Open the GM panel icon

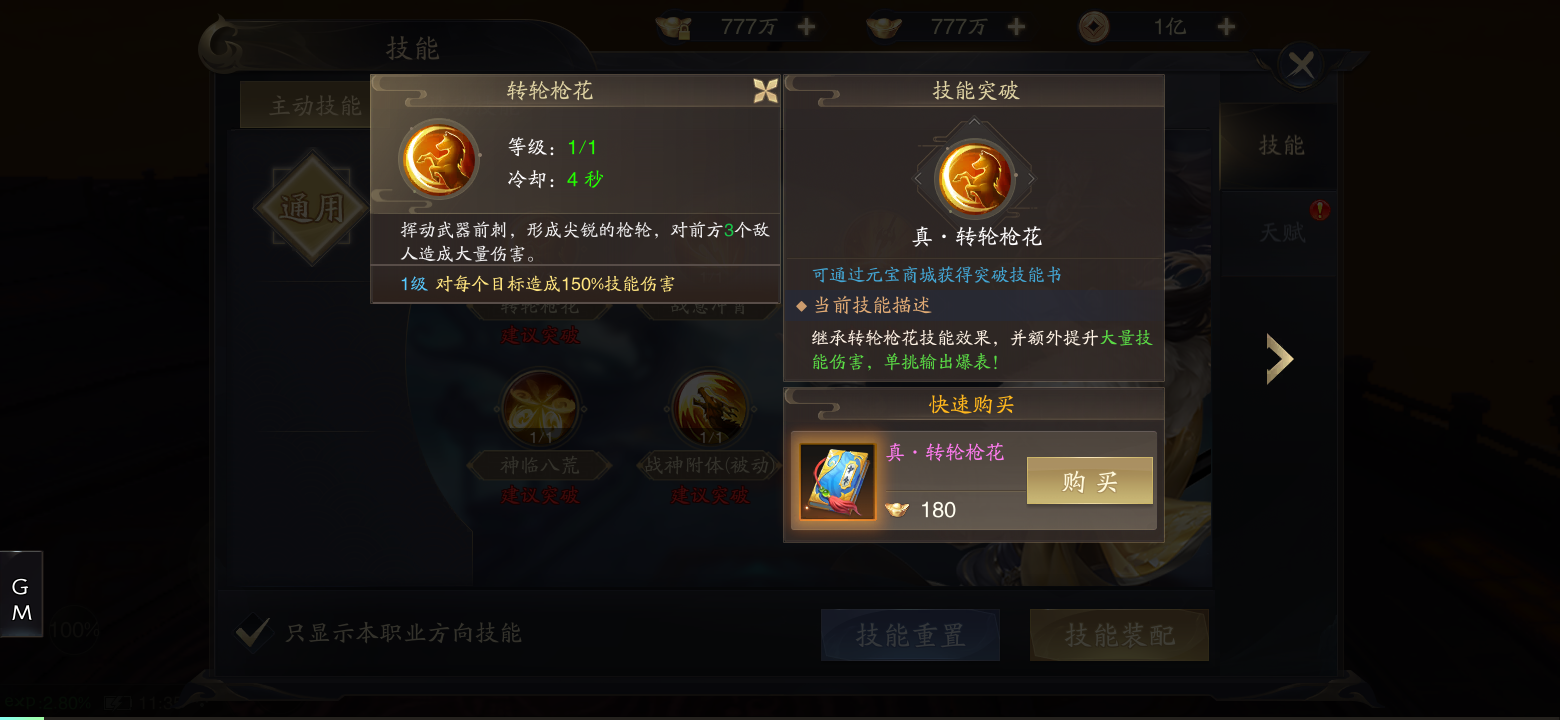click(21, 592)
